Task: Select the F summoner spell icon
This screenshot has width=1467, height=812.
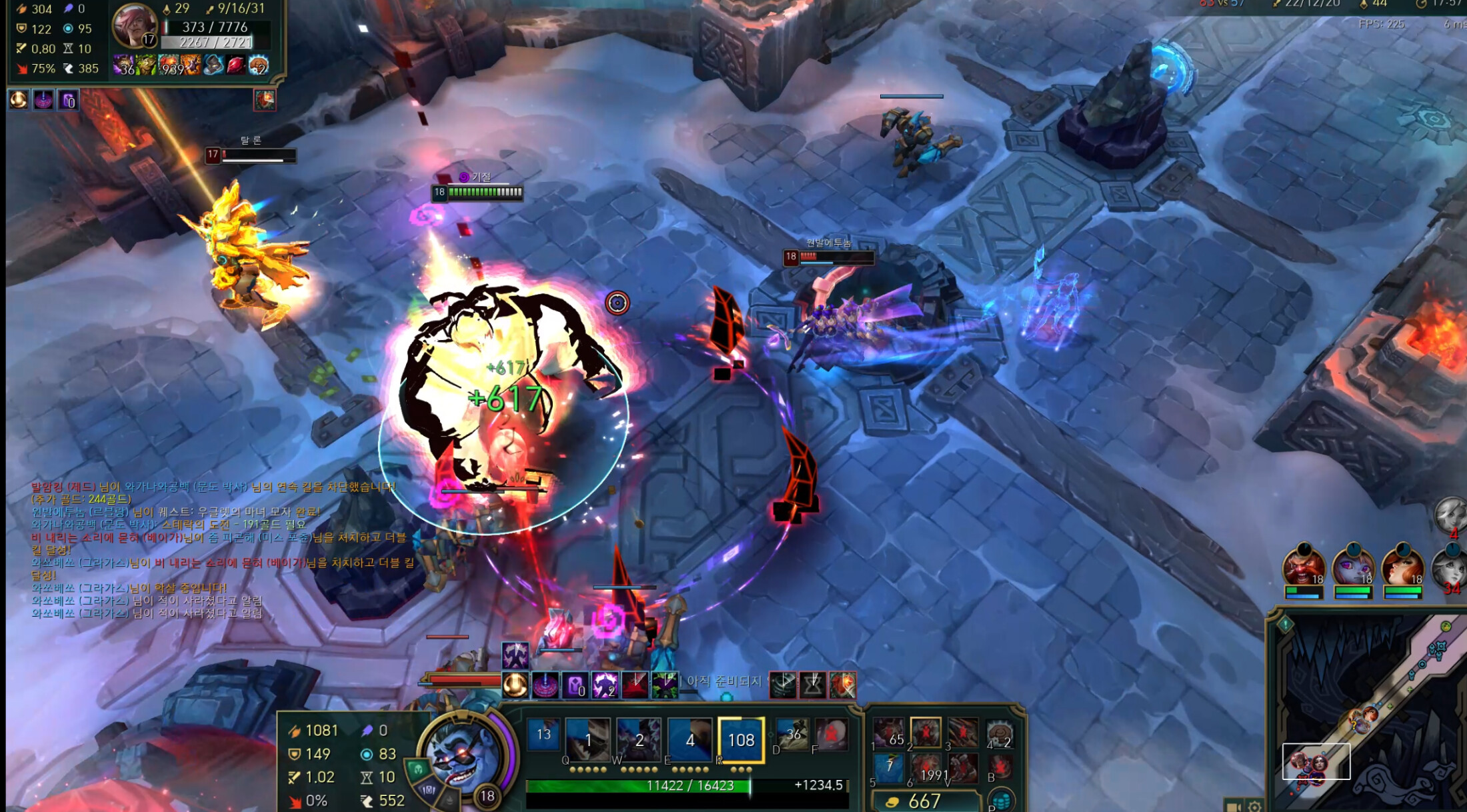Action: (831, 735)
